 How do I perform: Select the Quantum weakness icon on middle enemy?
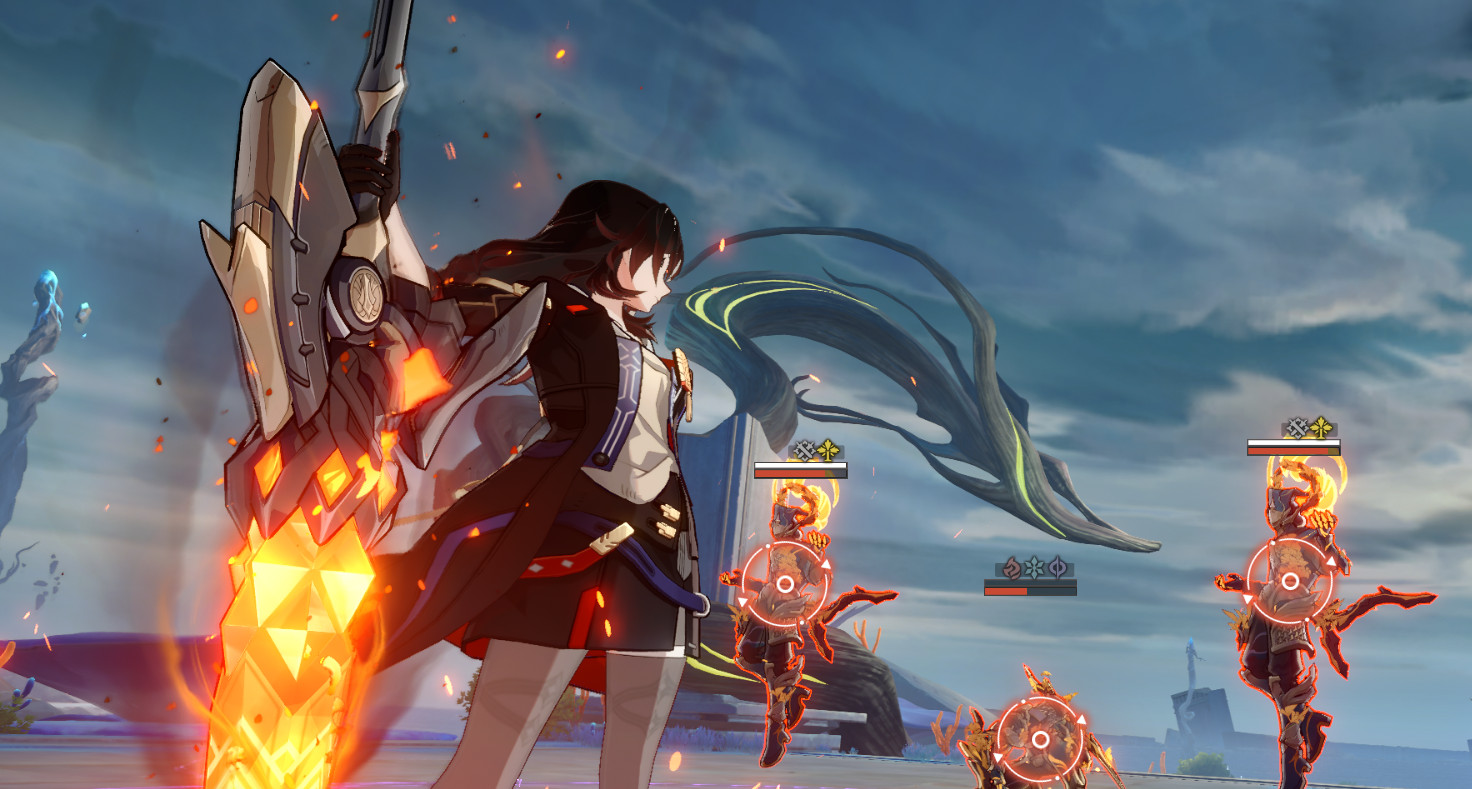point(1057,569)
